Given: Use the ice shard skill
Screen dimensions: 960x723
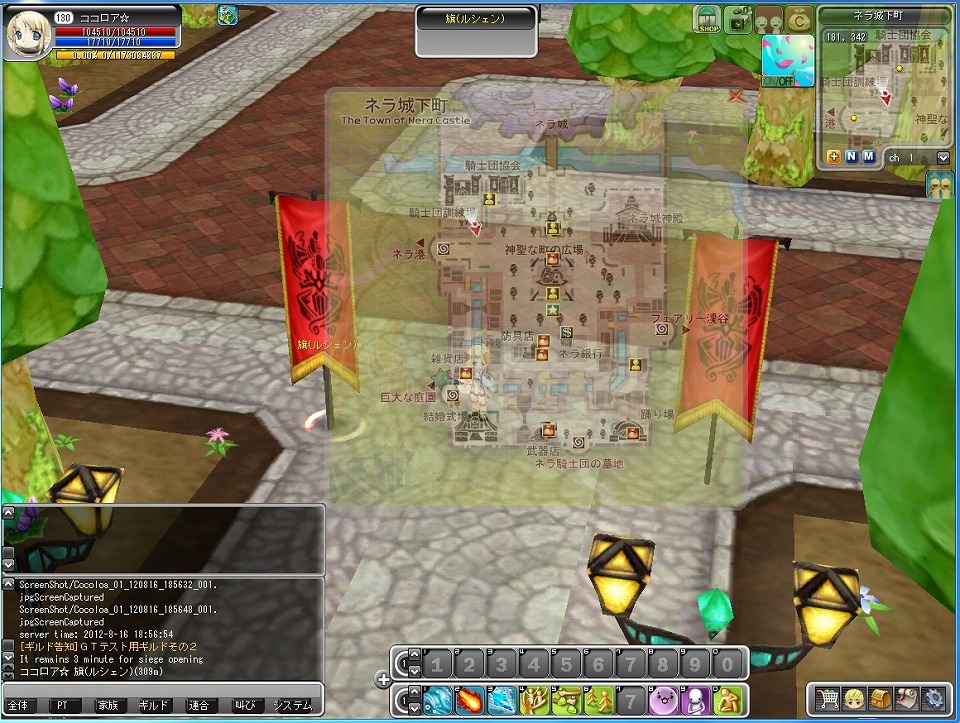Looking at the screenshot, I should click(501, 699).
